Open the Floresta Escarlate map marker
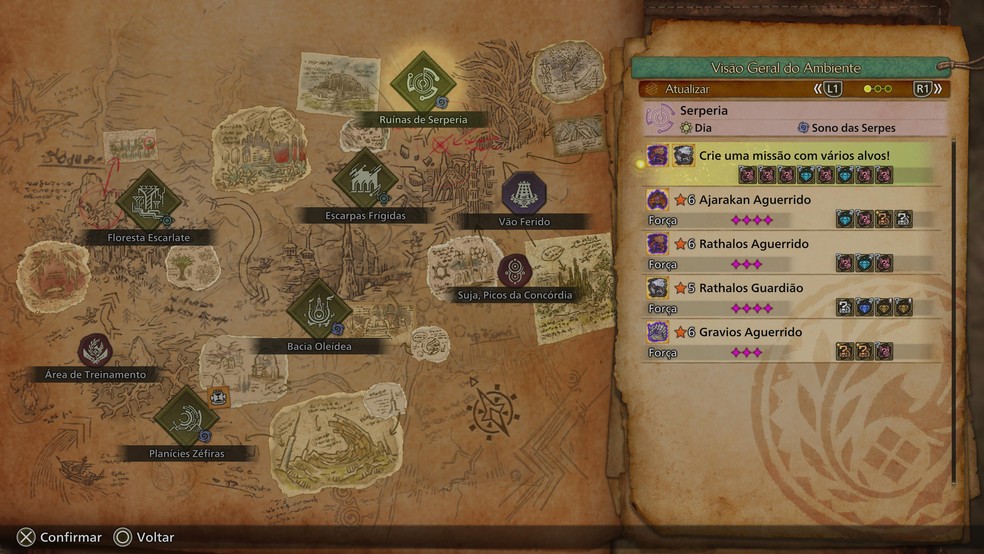 point(148,201)
